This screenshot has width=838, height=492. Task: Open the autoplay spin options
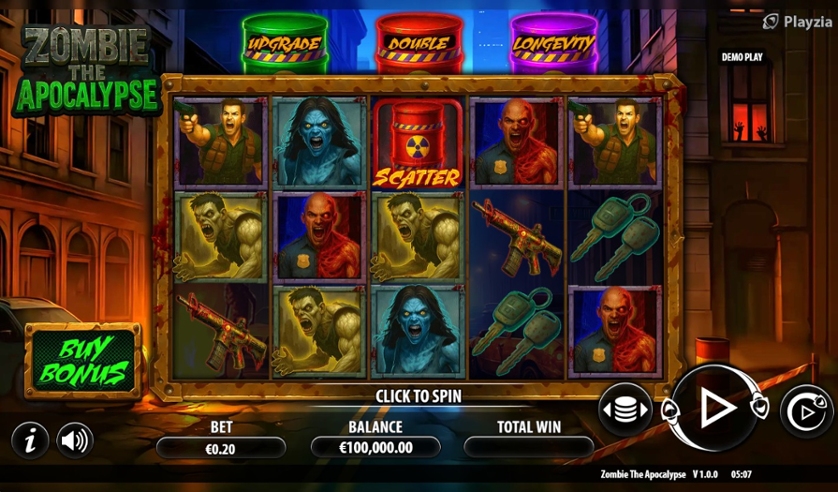click(x=805, y=411)
